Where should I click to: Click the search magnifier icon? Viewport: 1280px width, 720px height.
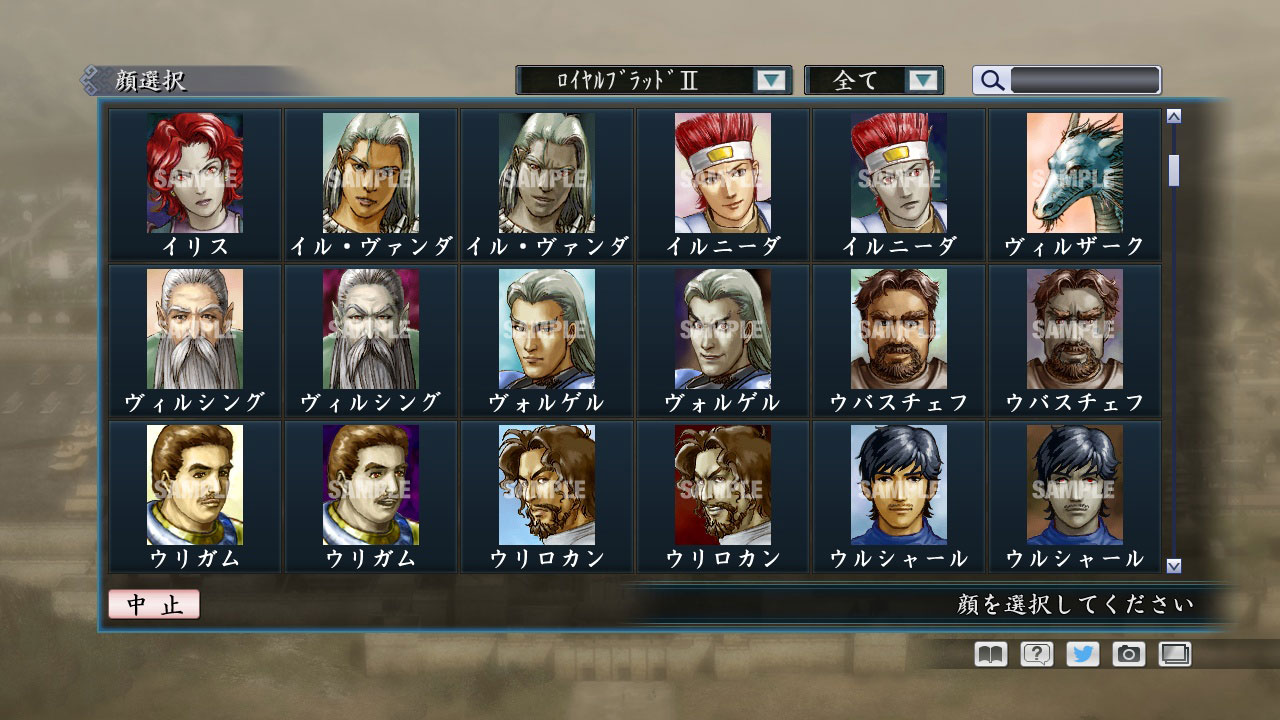coord(991,80)
